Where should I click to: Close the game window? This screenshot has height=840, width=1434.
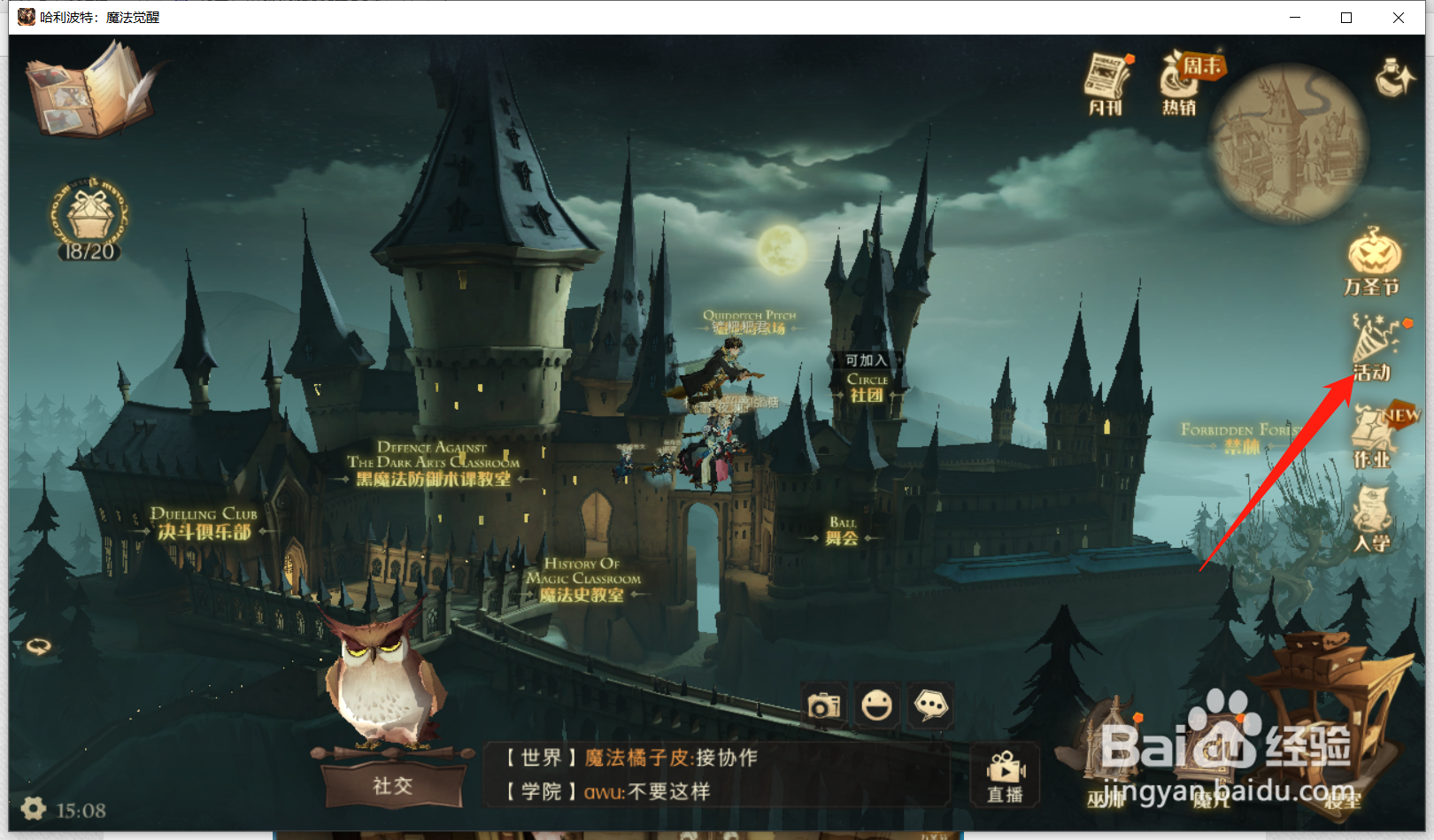click(1399, 18)
